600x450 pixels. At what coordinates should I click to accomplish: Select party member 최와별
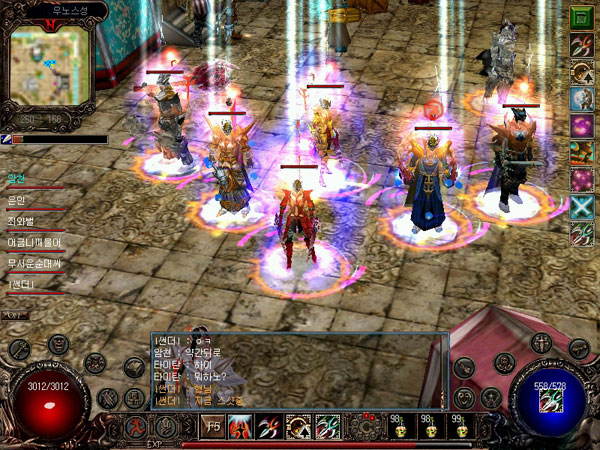[x=22, y=219]
